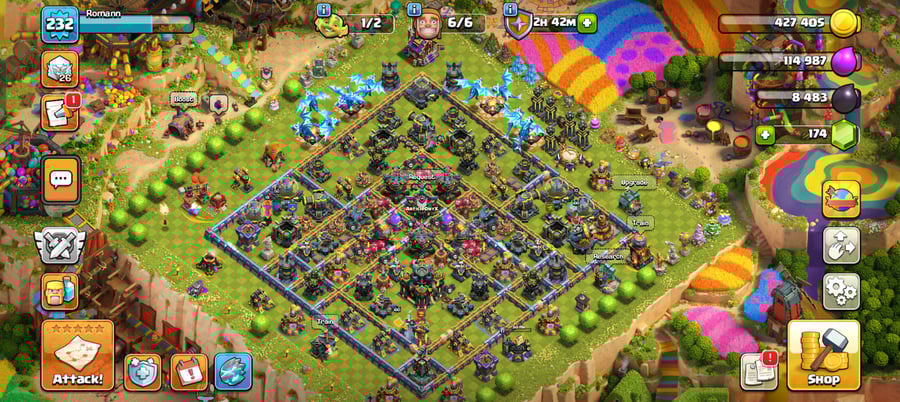Open the calendar events button
900x402 pixels.
[x=188, y=371]
